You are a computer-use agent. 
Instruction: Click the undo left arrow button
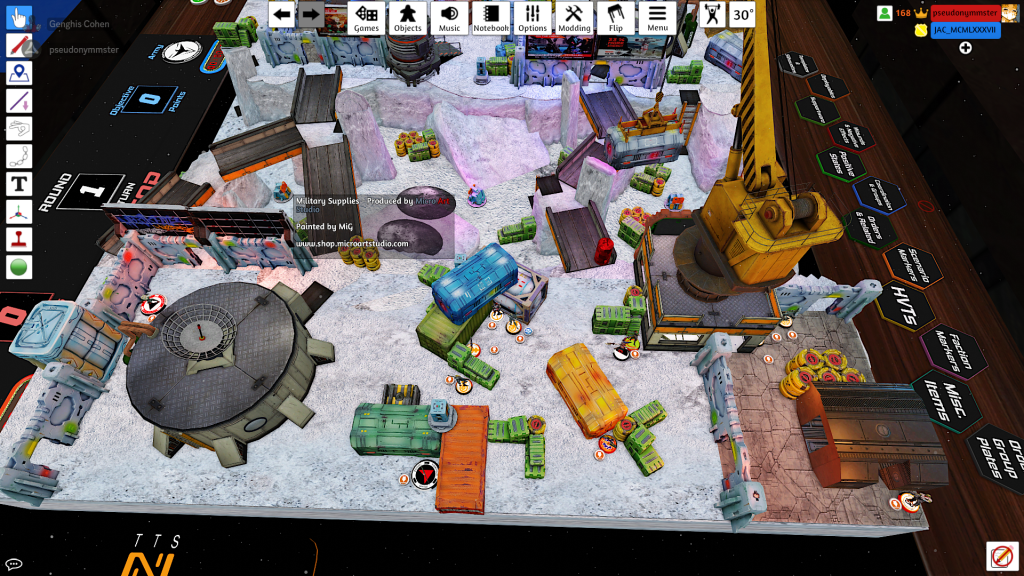tap(282, 14)
